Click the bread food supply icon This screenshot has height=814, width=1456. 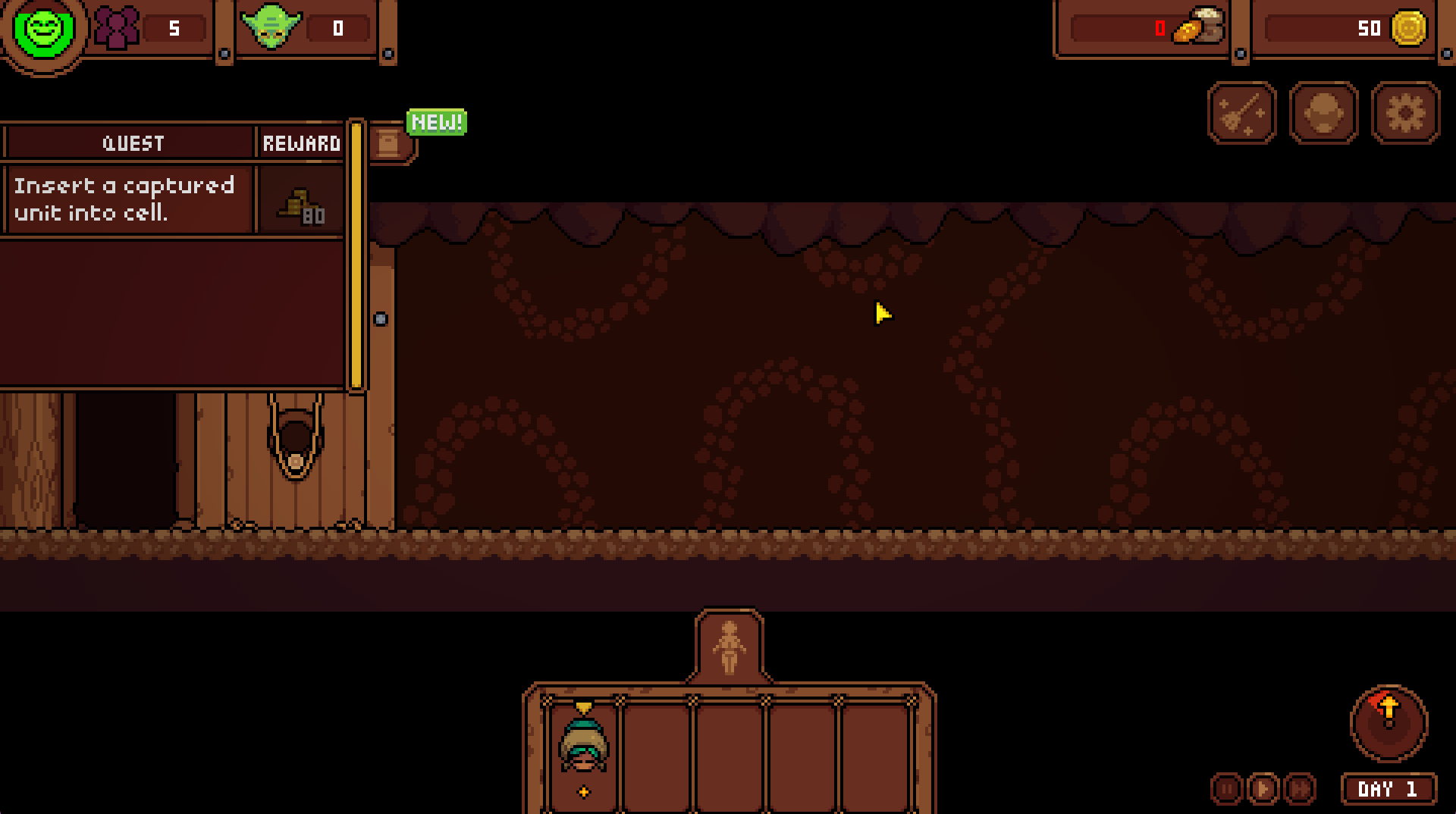click(1197, 27)
